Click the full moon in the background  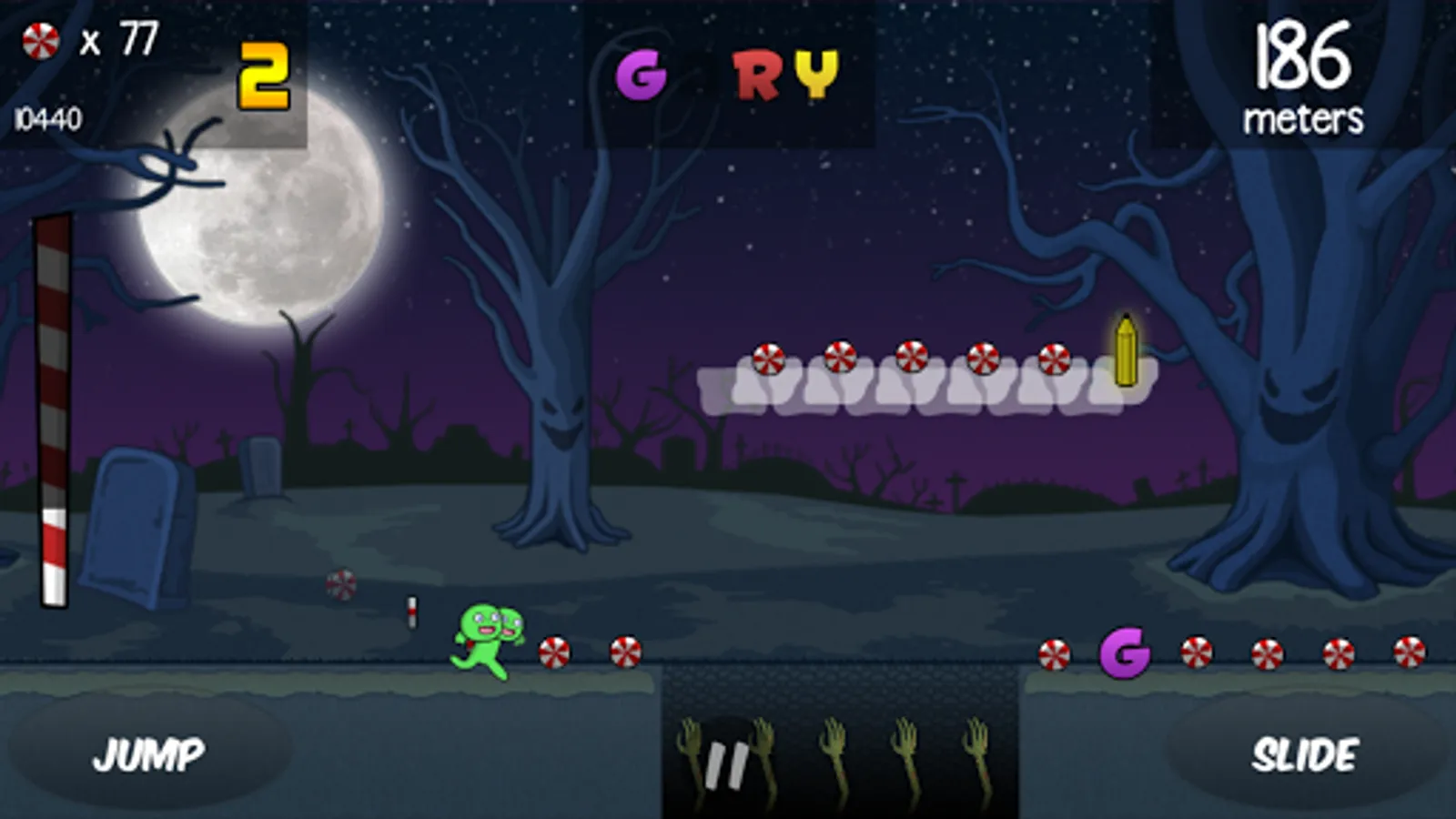264,227
